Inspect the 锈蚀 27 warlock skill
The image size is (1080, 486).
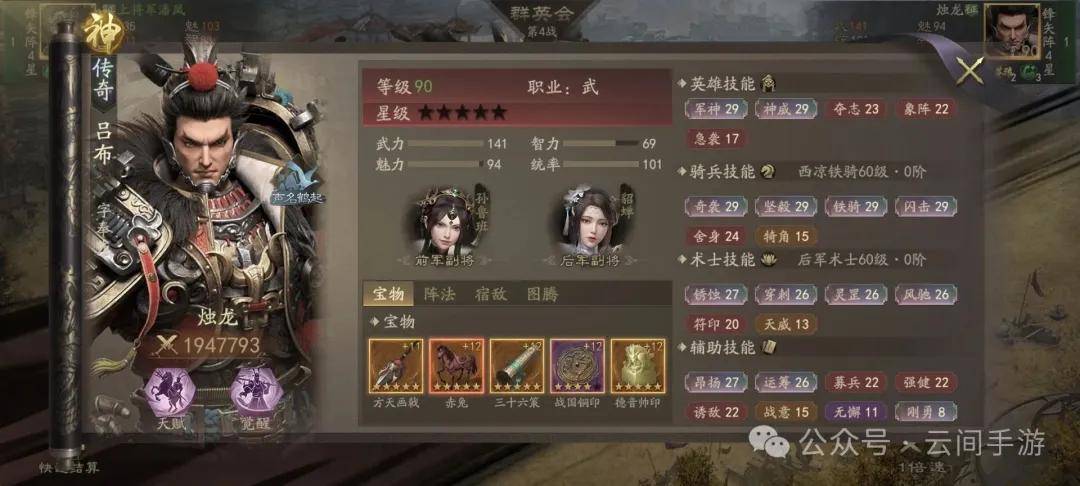click(x=717, y=295)
